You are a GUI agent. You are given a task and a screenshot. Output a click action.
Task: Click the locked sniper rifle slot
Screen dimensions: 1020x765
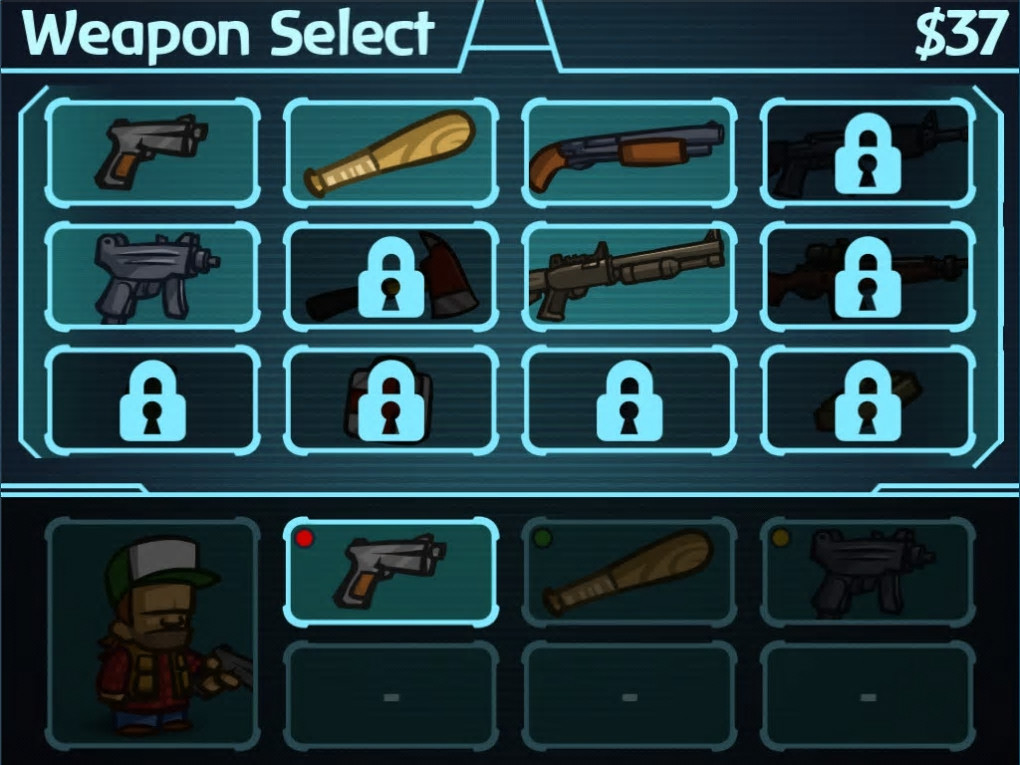[866, 276]
